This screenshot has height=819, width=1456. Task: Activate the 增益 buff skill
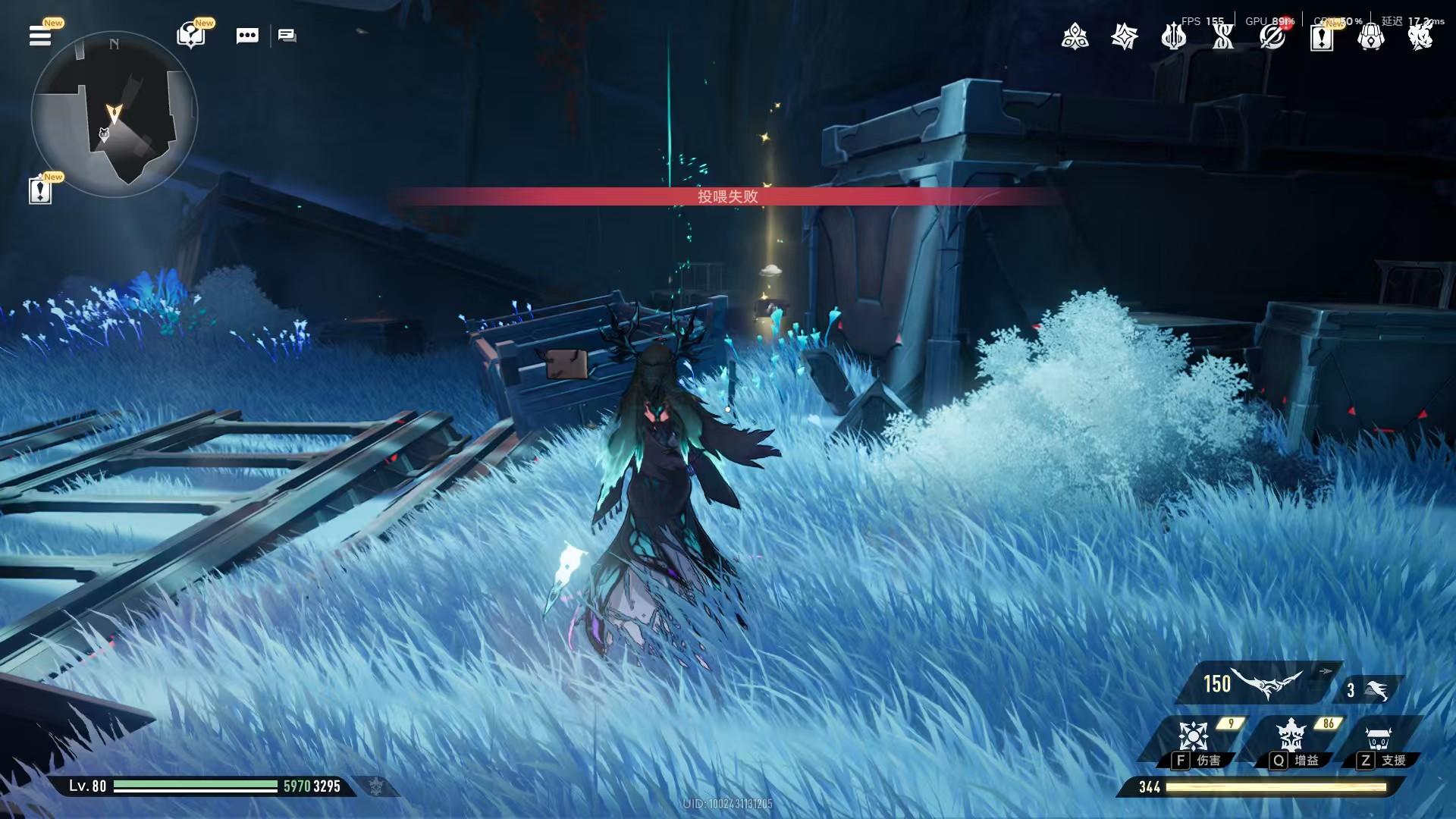pos(1291,742)
